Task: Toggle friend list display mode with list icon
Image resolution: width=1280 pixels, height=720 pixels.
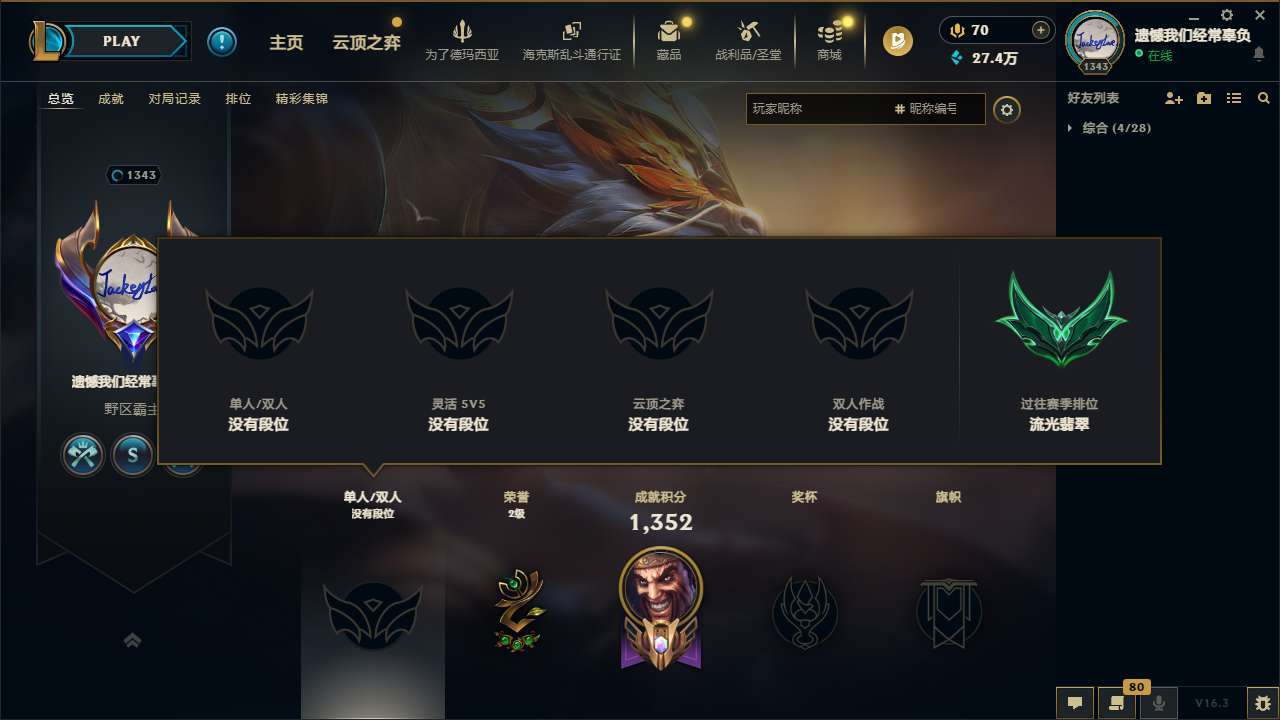Action: point(1234,98)
